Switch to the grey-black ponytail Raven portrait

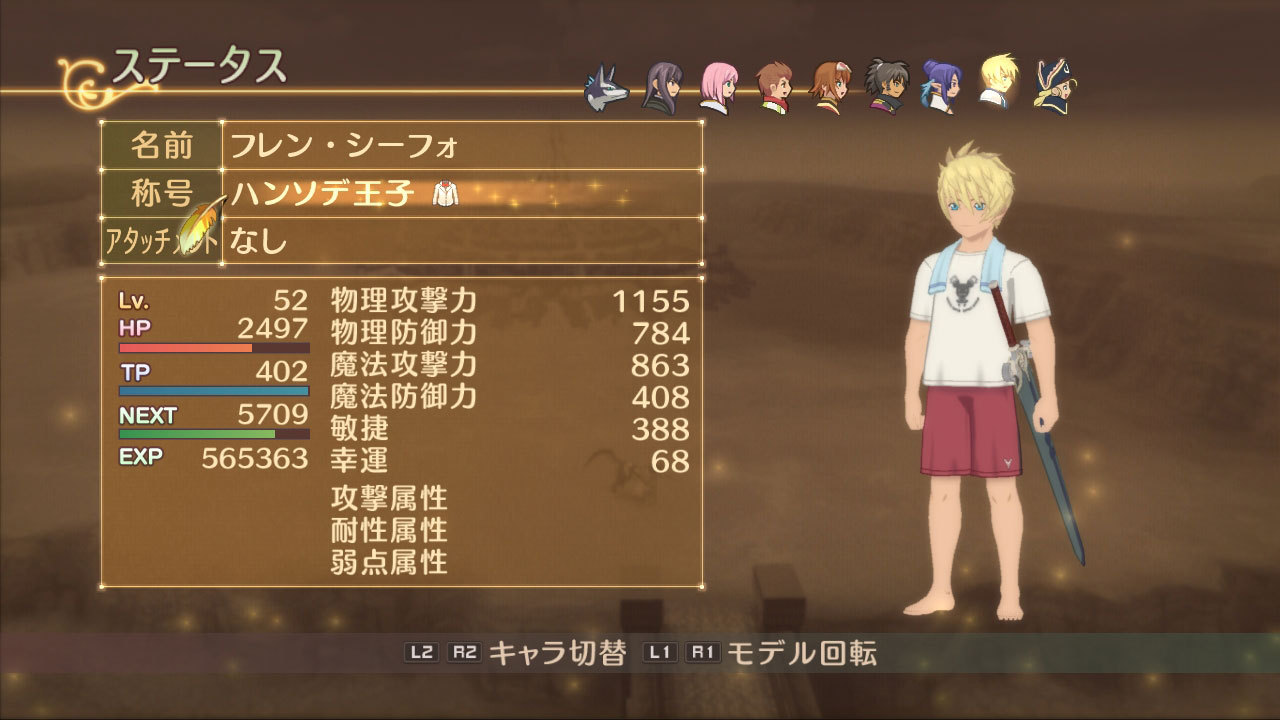point(886,88)
